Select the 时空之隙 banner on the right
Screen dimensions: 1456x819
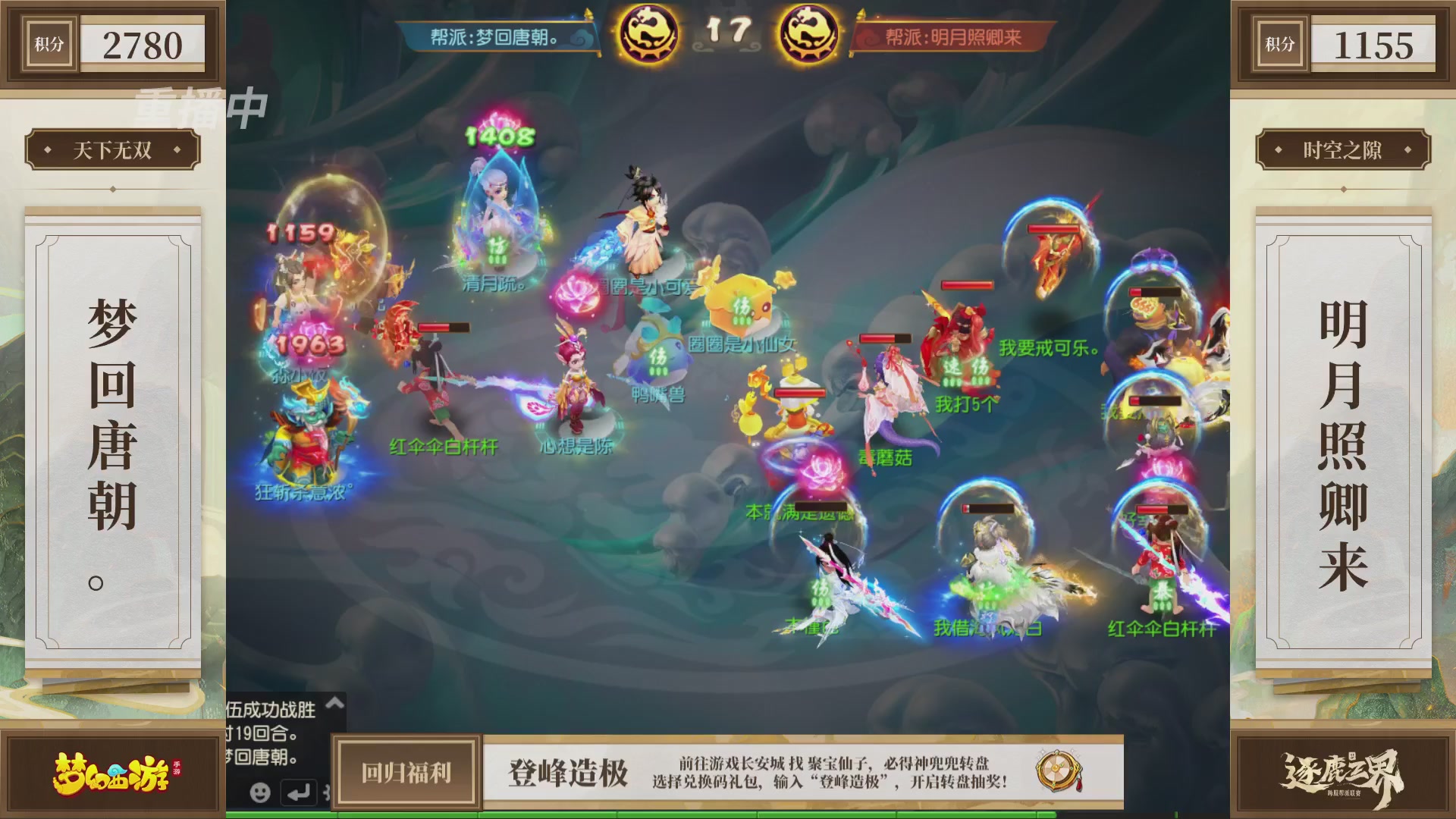pyautogui.click(x=1346, y=149)
